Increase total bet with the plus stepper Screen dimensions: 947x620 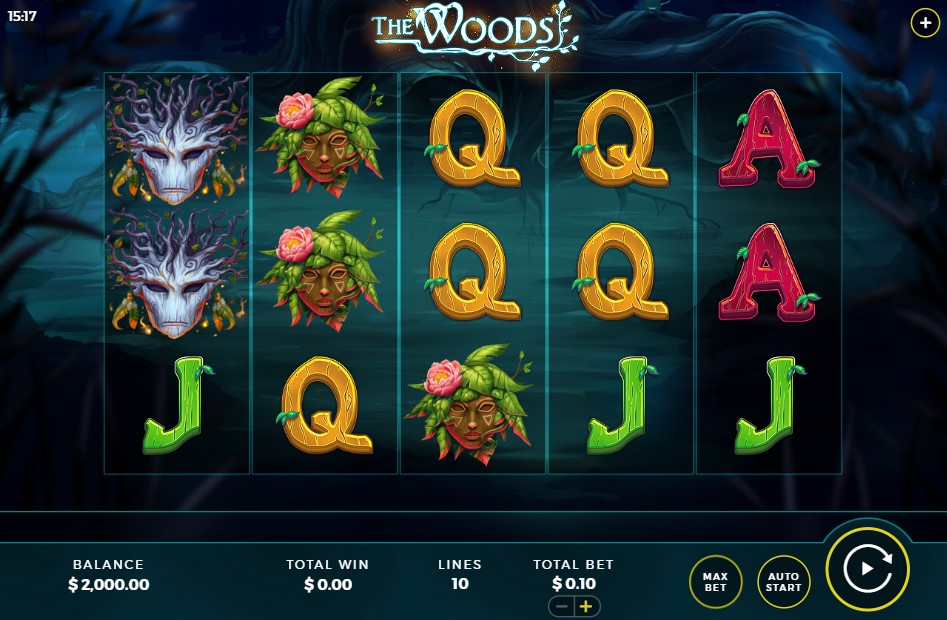(586, 606)
